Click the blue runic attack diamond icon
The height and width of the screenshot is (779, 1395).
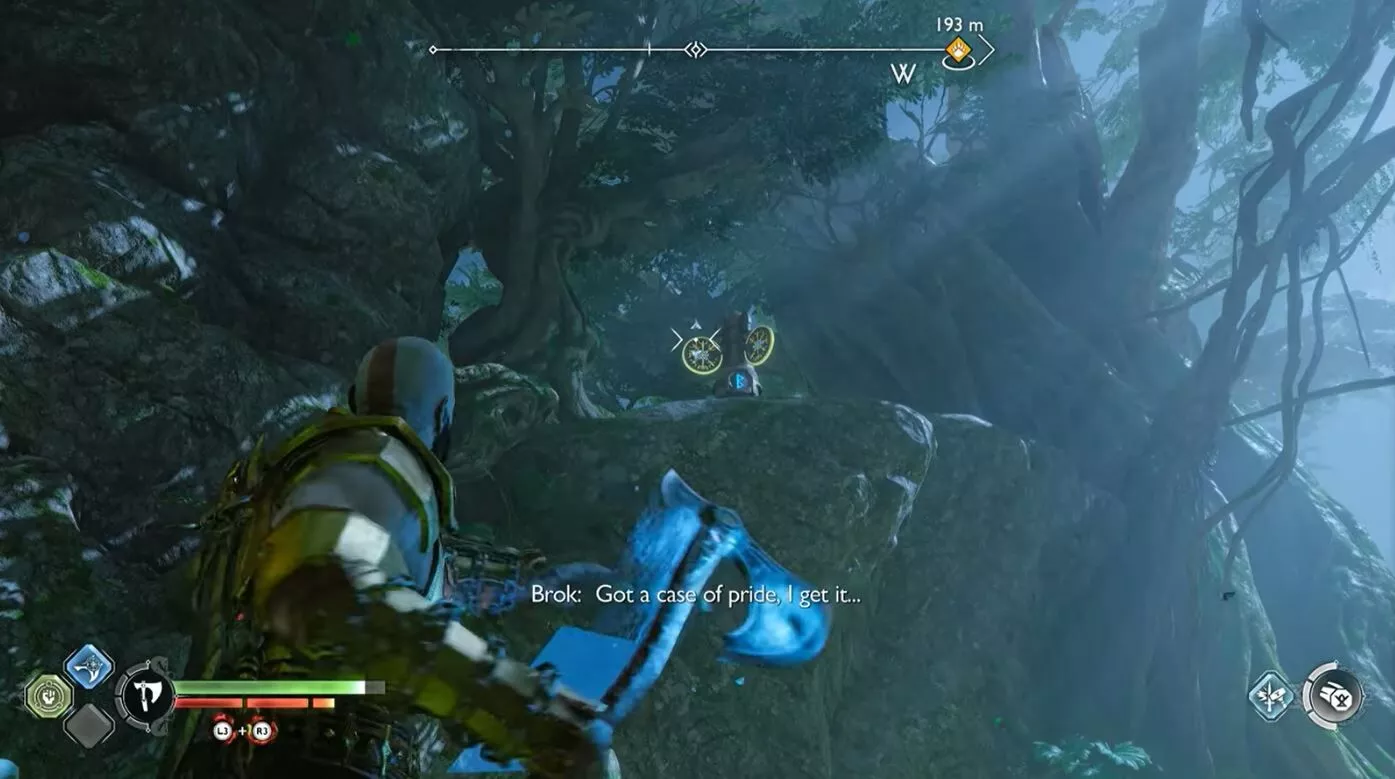(x=89, y=668)
